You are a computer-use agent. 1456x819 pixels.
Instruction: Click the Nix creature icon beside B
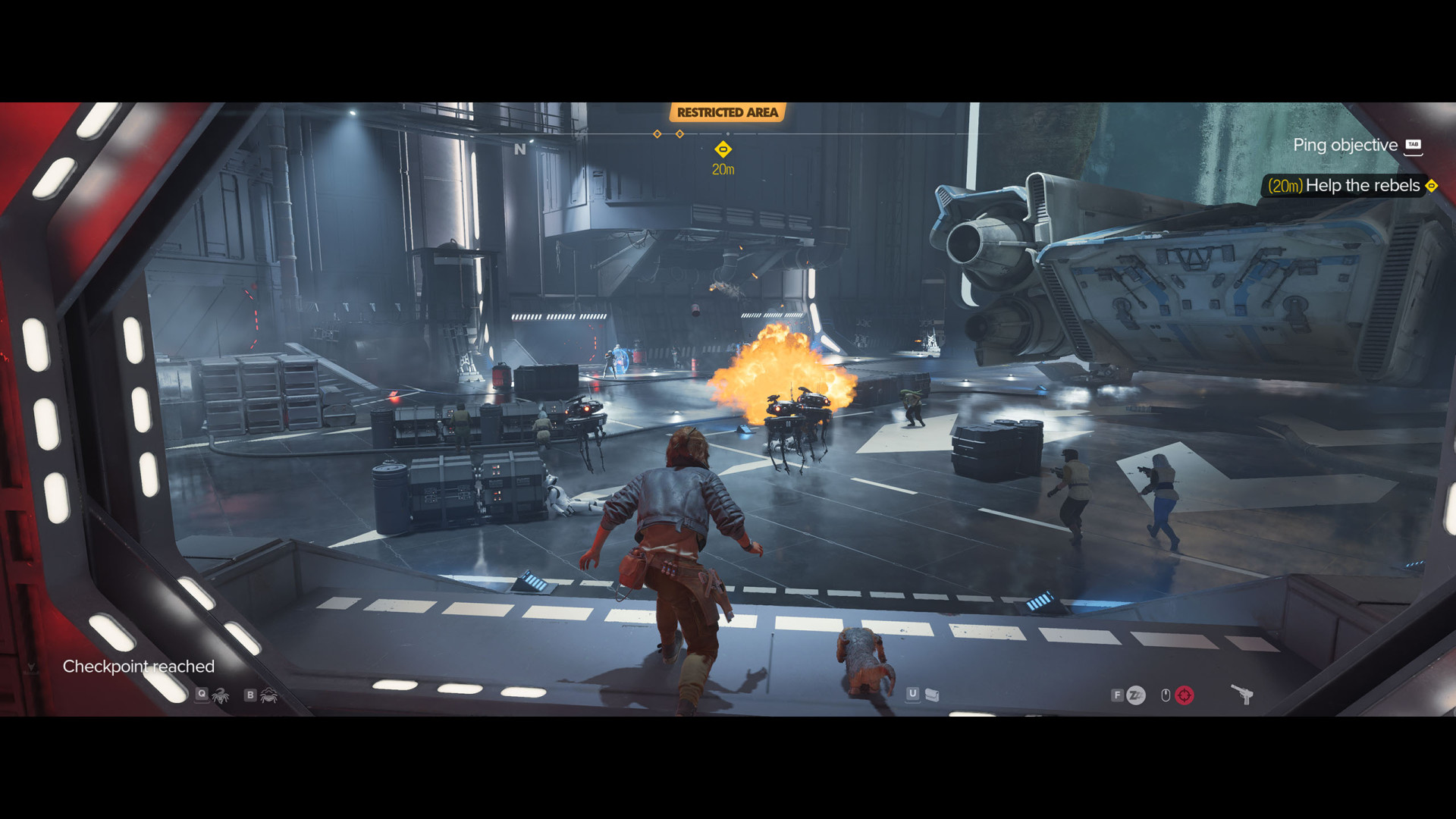(x=269, y=695)
